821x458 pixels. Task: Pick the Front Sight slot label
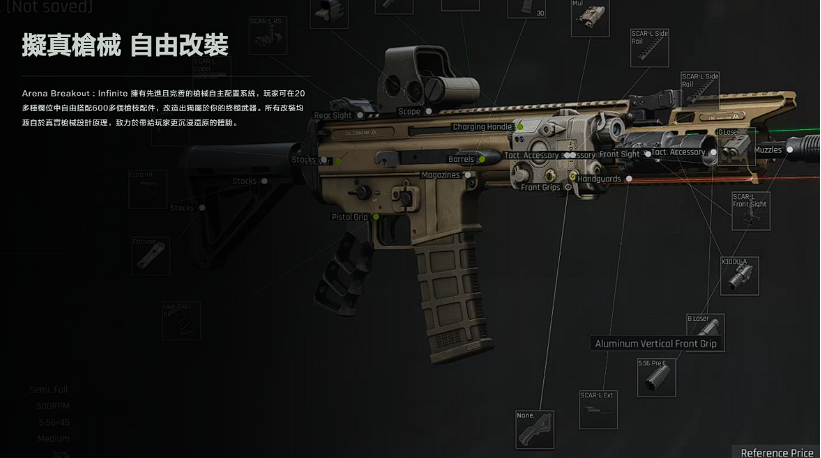pyautogui.click(x=620, y=154)
